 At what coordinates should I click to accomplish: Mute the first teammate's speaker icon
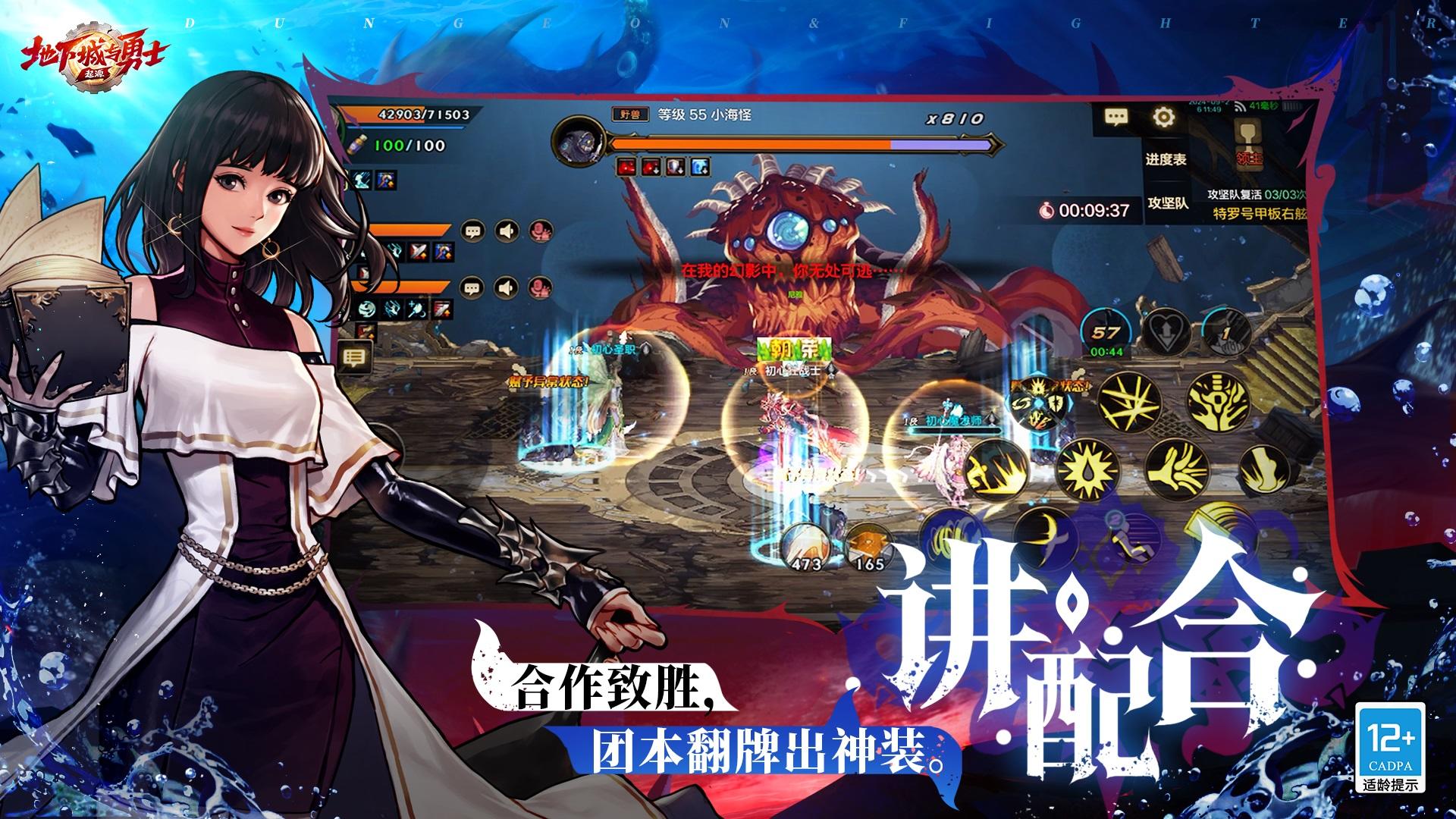coord(507,231)
